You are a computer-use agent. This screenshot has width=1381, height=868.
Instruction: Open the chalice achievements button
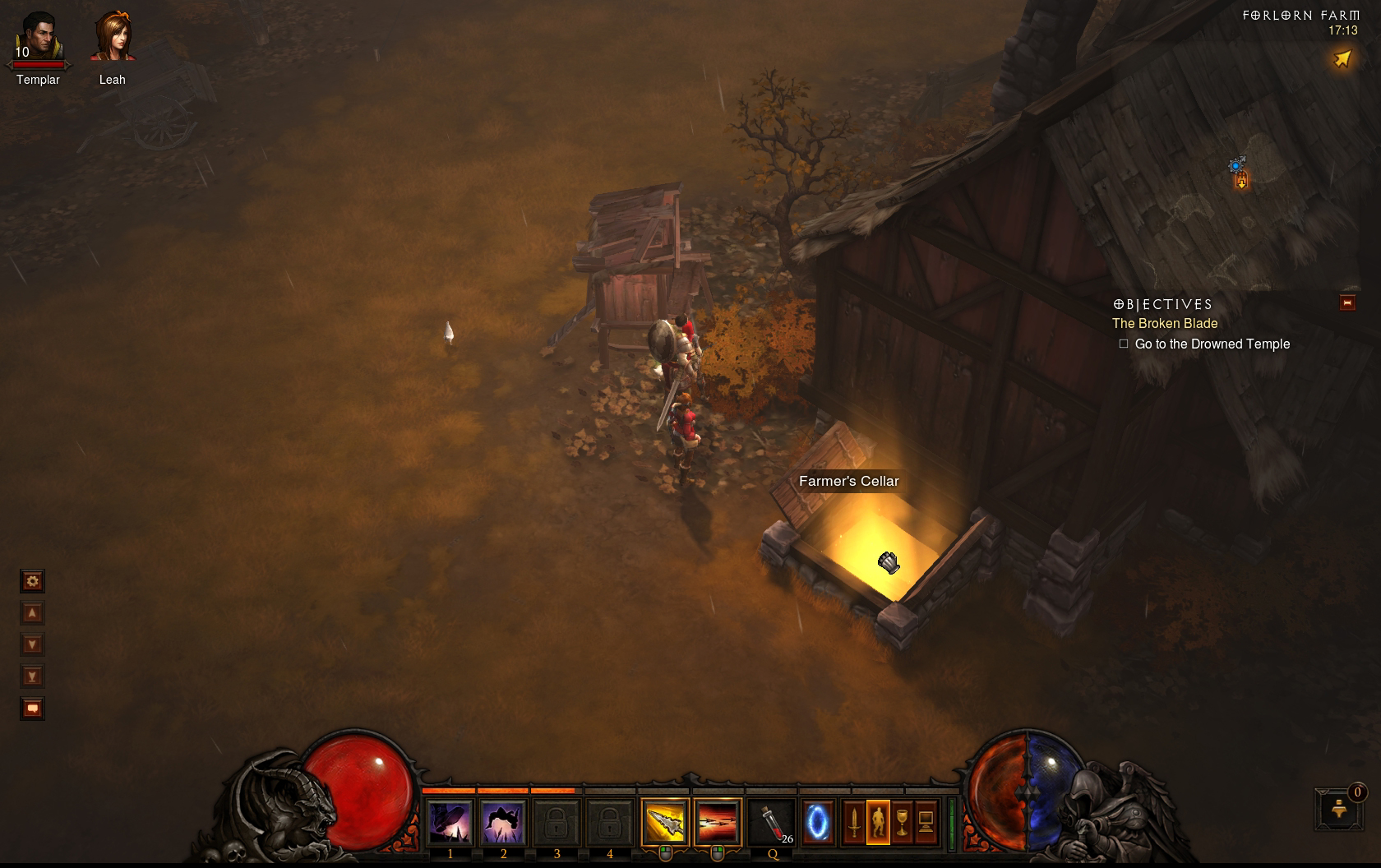click(902, 822)
